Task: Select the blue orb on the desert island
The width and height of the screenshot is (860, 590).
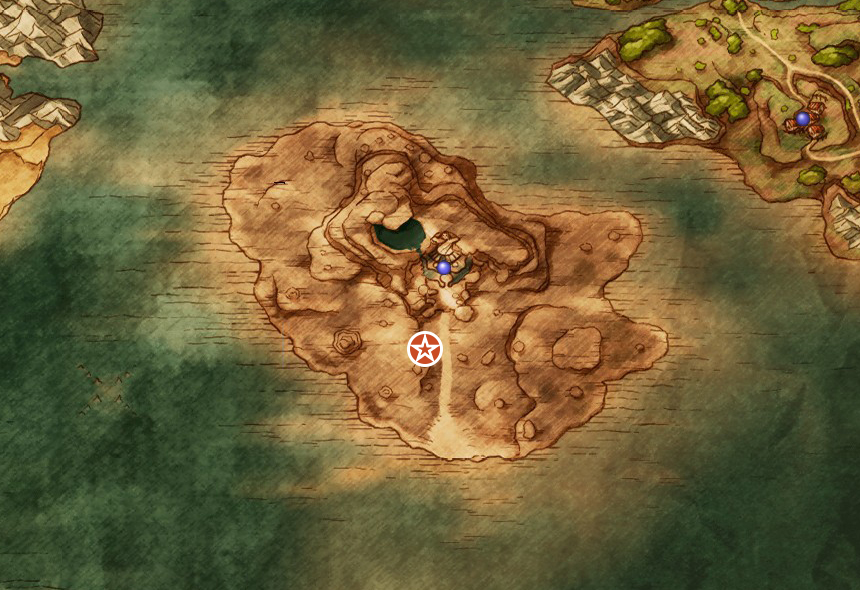Action: [444, 267]
